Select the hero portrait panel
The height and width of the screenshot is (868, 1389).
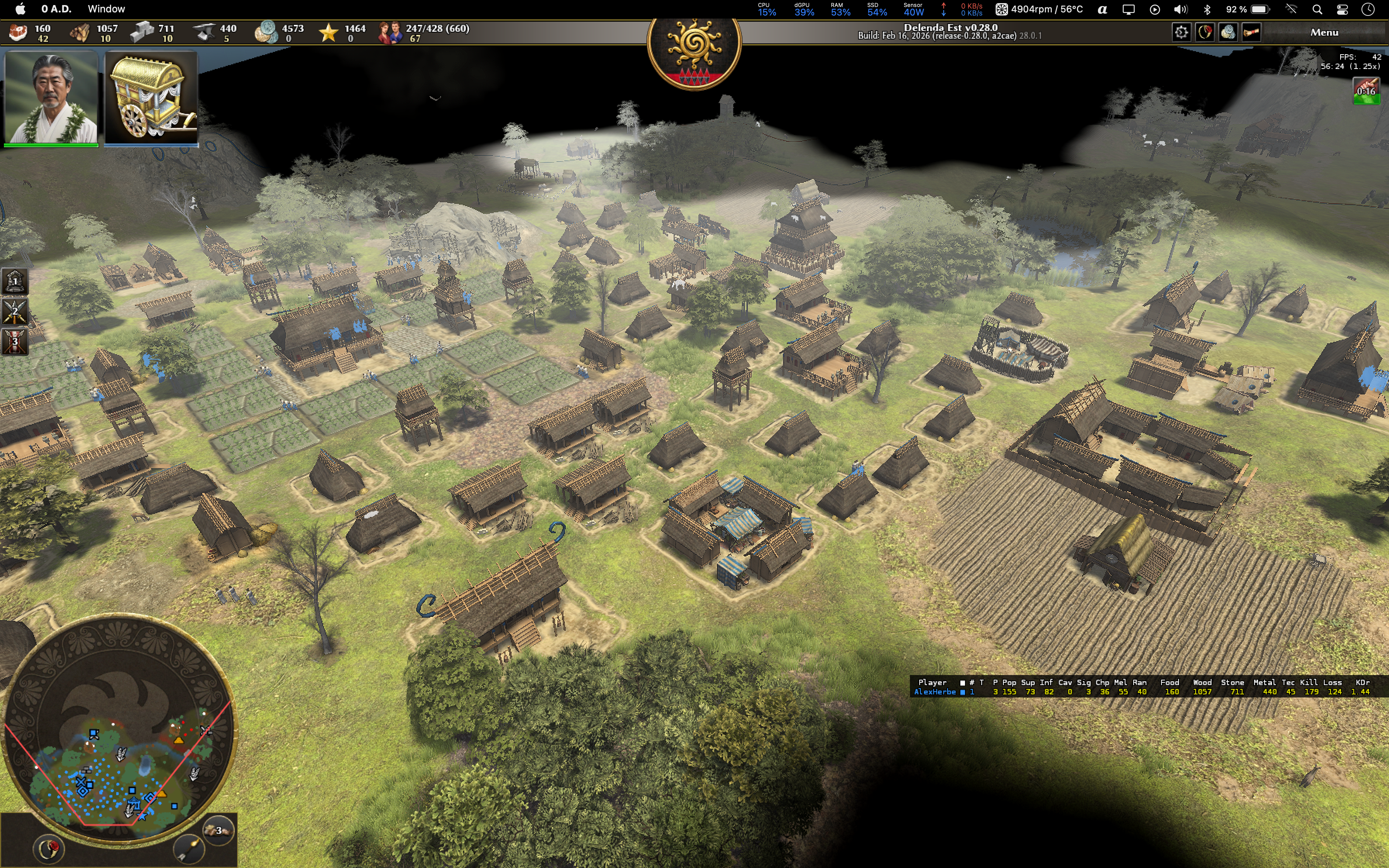[x=51, y=98]
